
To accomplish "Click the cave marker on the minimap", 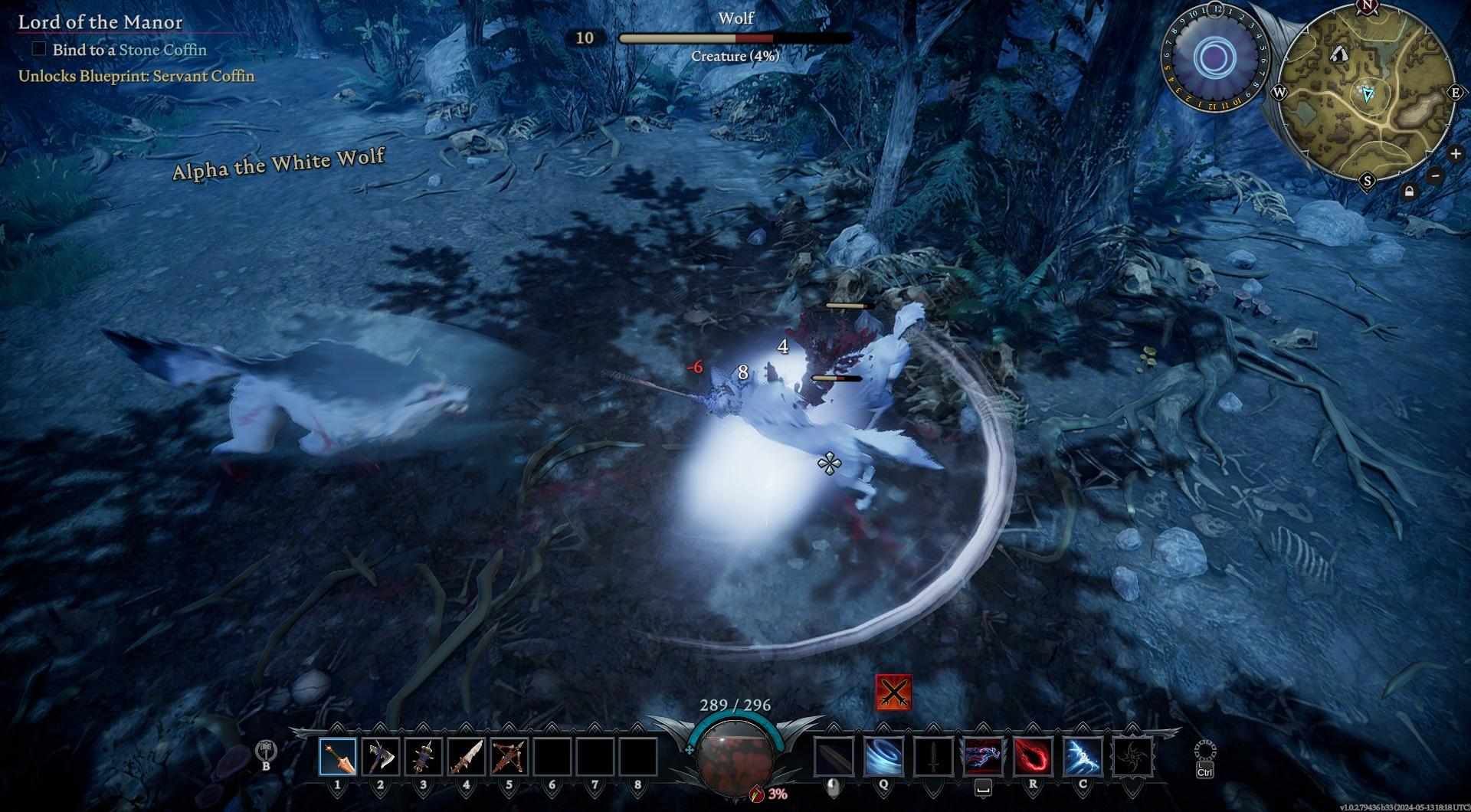I will tap(1339, 54).
